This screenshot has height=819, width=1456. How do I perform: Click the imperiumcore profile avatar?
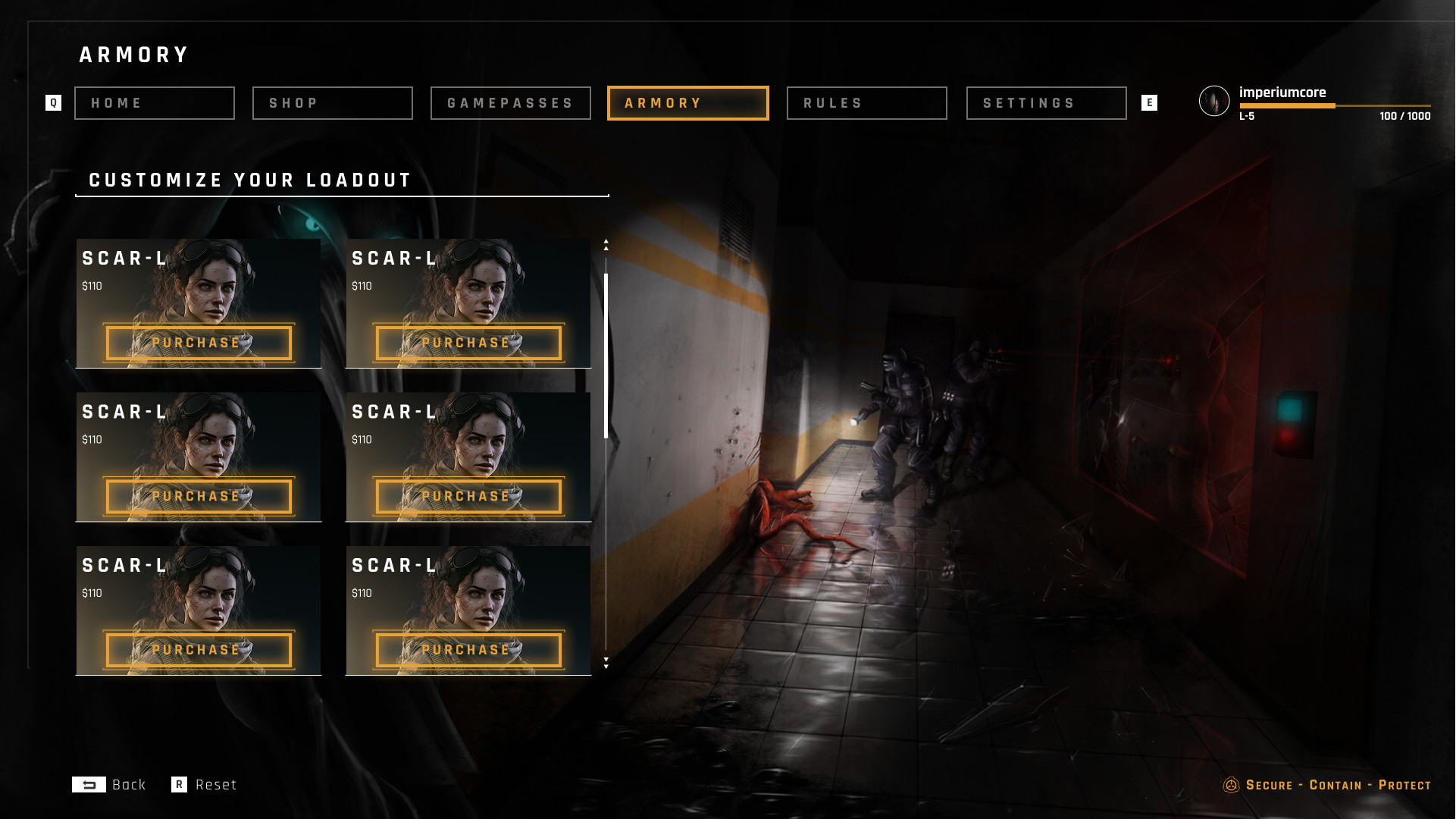click(1214, 101)
